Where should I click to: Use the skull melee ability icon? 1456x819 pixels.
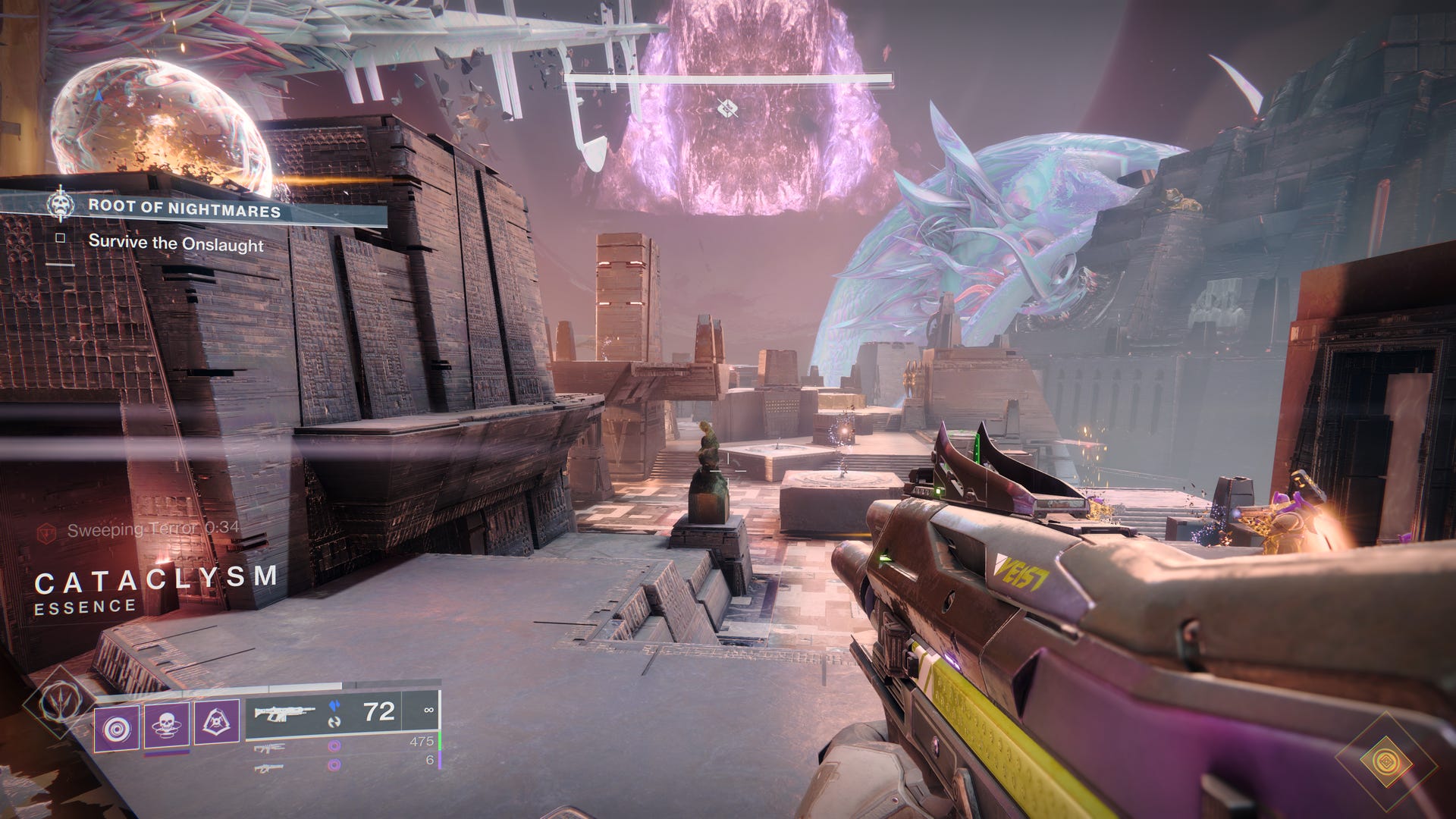pyautogui.click(x=167, y=725)
